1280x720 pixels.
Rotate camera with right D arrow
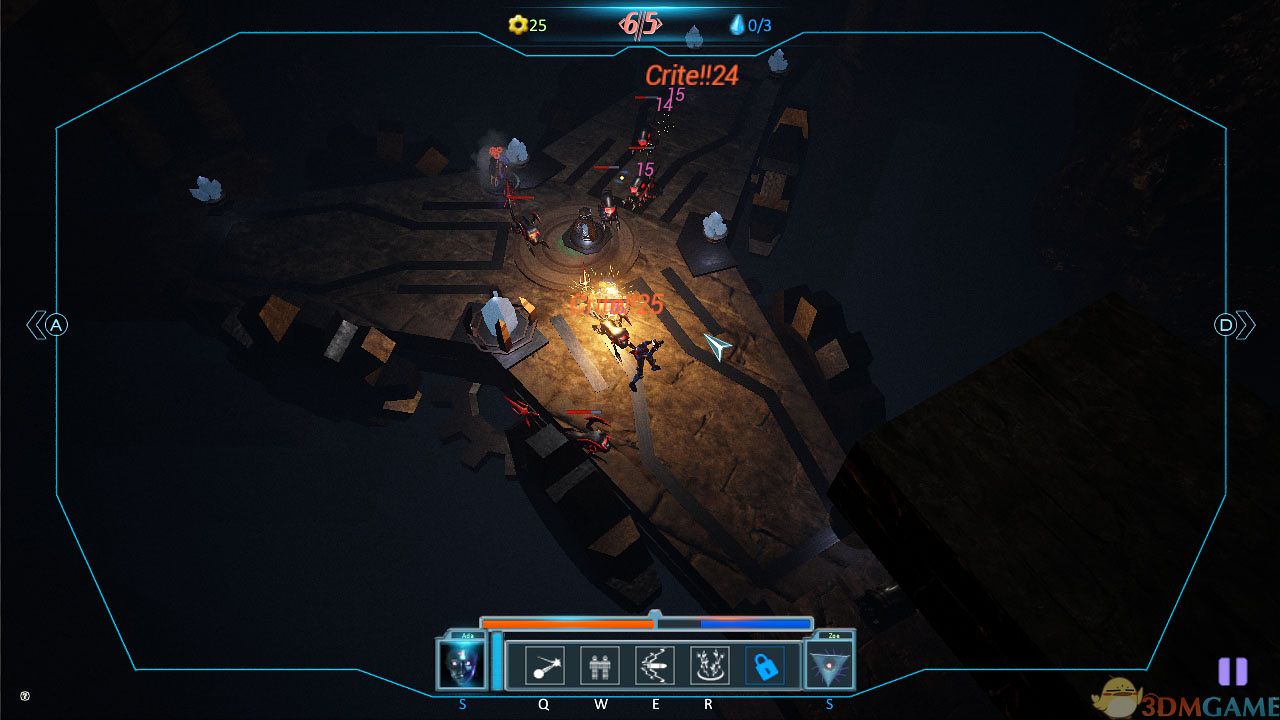point(1233,325)
